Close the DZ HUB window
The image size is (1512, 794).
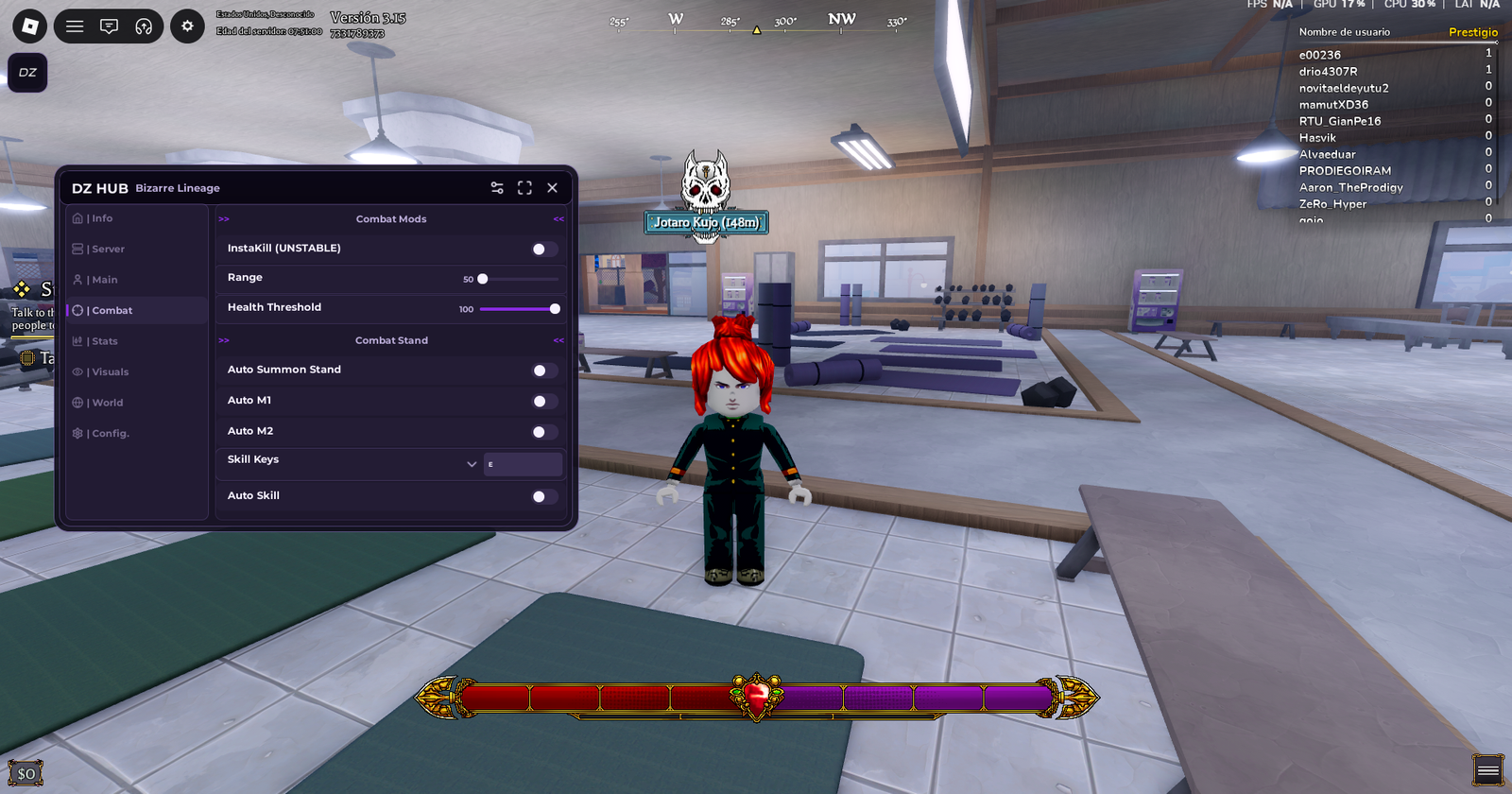[553, 188]
